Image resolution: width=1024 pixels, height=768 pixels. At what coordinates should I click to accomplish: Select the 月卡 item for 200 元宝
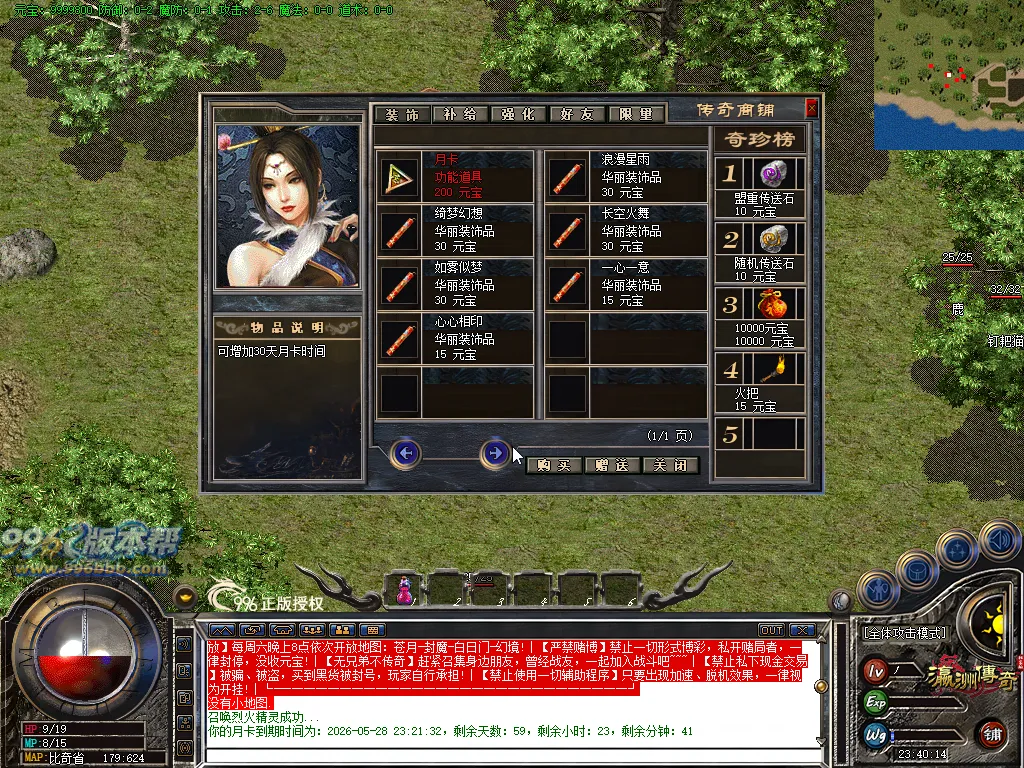point(455,176)
